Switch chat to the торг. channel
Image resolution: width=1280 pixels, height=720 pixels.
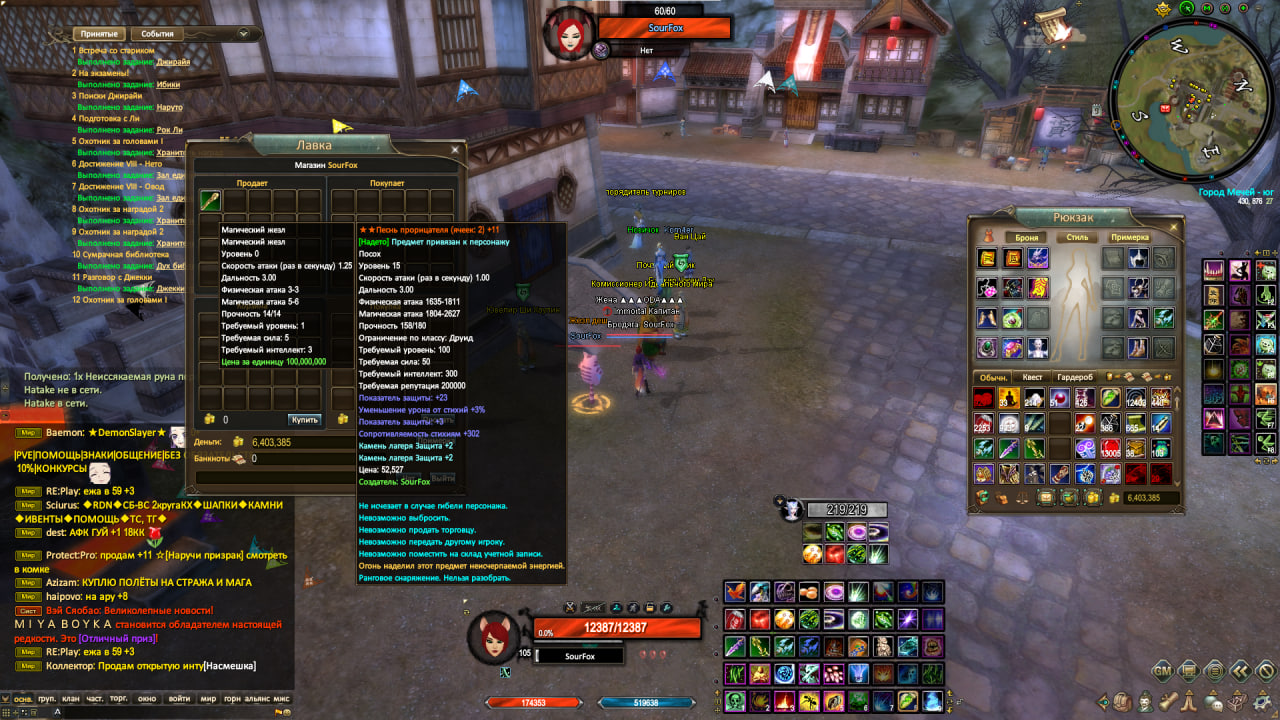pyautogui.click(x=118, y=699)
